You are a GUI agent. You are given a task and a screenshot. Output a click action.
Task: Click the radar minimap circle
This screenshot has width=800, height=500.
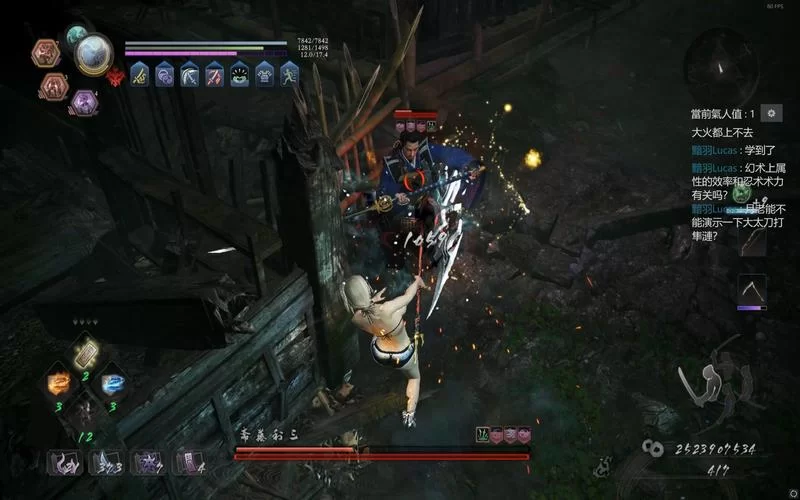(x=720, y=62)
